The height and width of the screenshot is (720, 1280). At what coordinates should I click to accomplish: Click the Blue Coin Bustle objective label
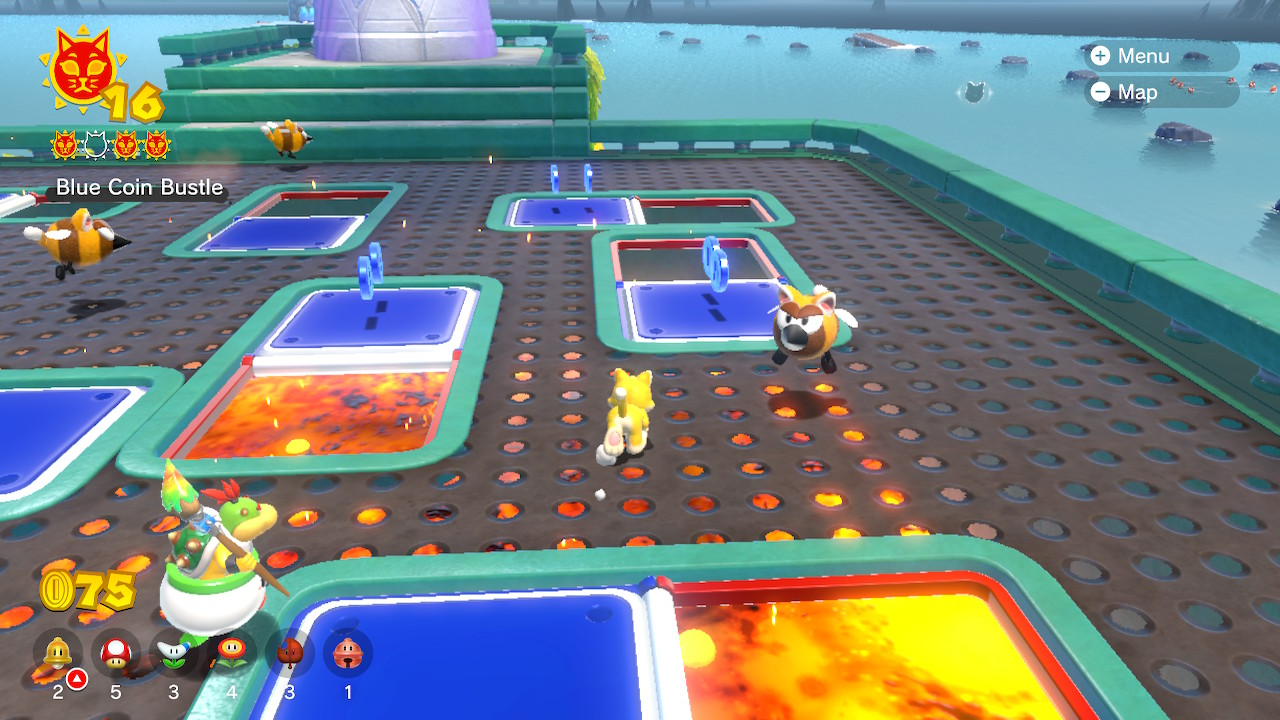pos(139,187)
